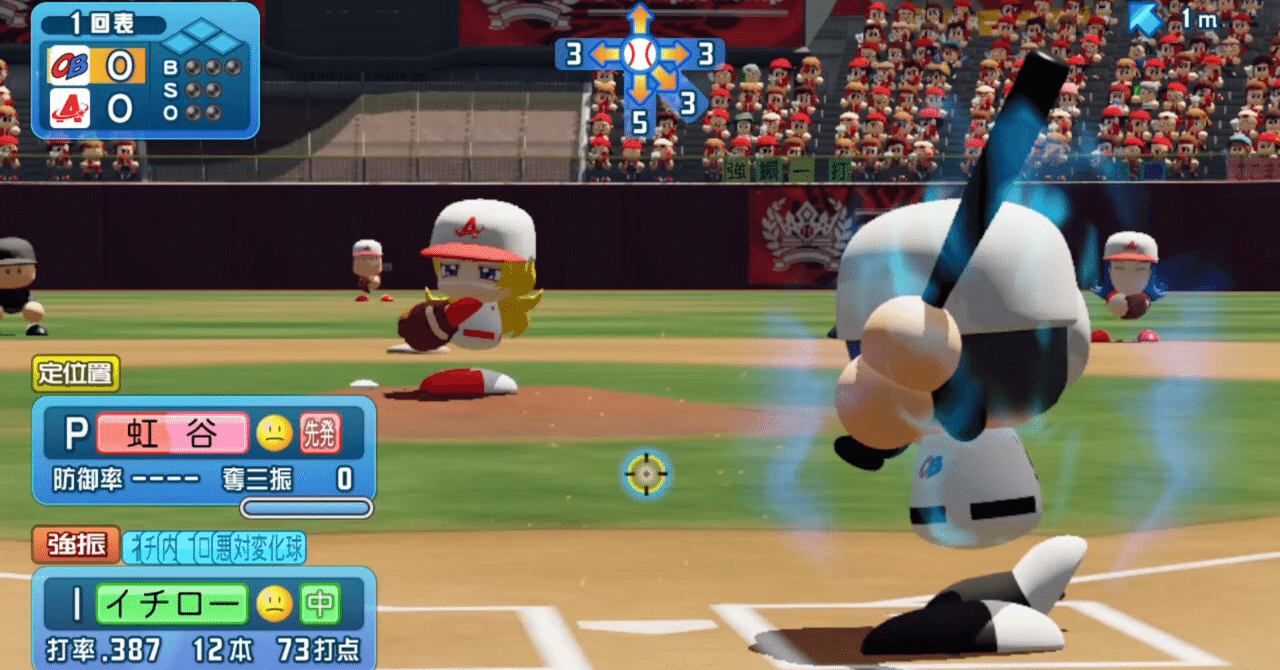Viewport: 1280px width, 670px height.
Task: Click the red 先発 starter badge
Action: click(320, 433)
